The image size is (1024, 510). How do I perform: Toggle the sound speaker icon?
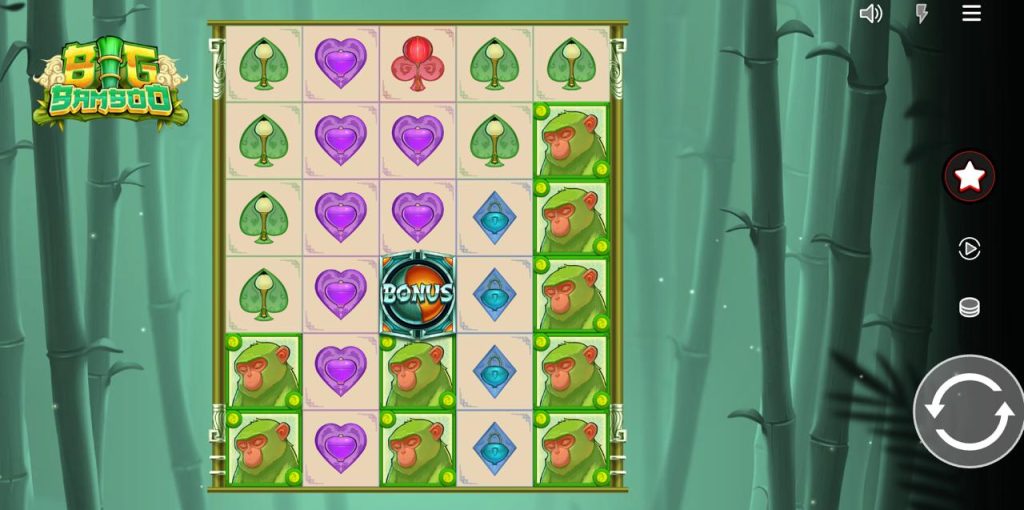tap(871, 13)
